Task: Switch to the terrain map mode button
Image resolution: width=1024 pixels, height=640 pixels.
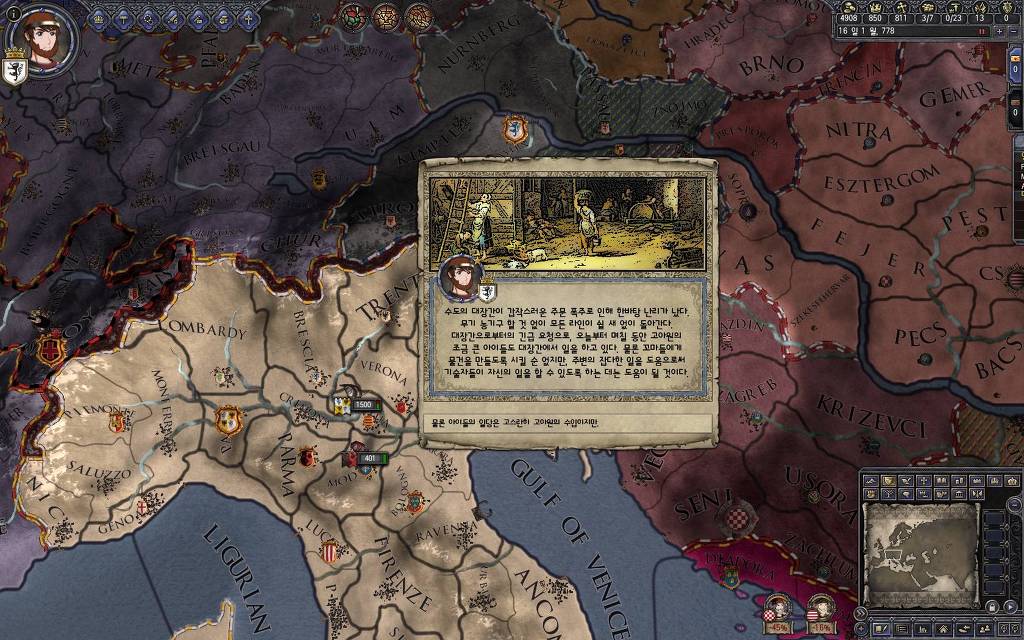Action: pos(871,482)
